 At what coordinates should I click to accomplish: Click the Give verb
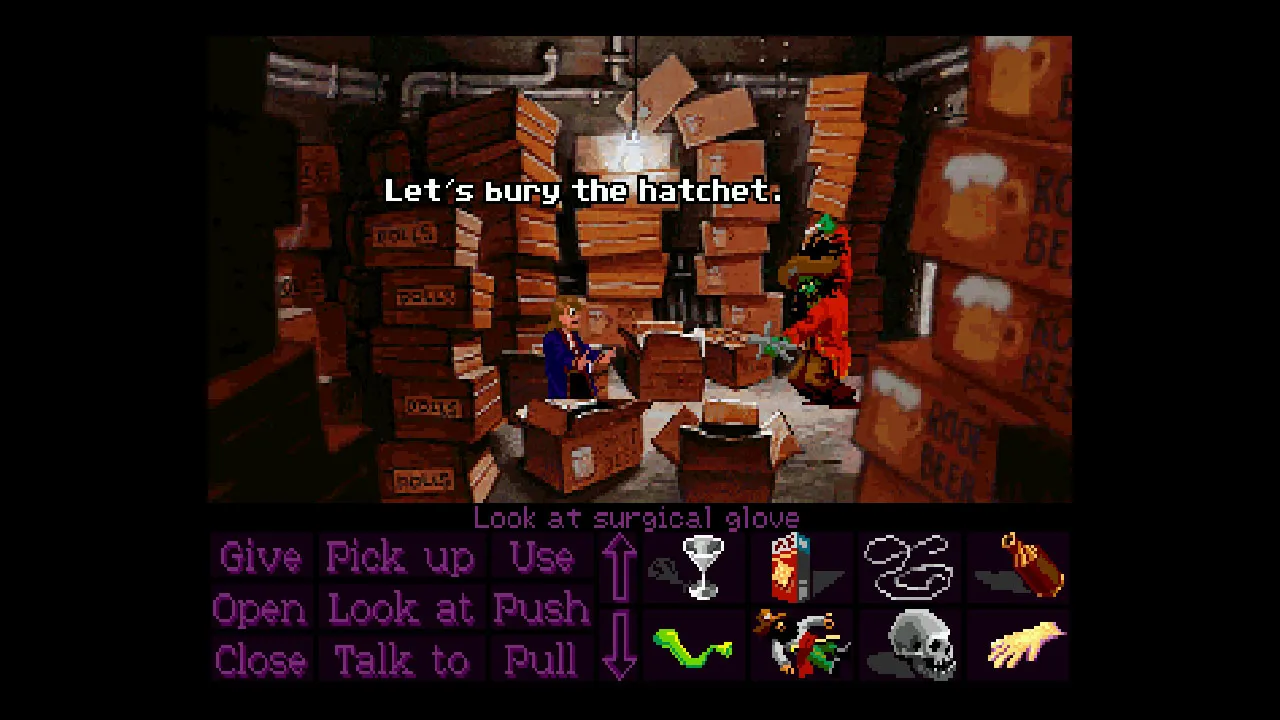point(259,557)
